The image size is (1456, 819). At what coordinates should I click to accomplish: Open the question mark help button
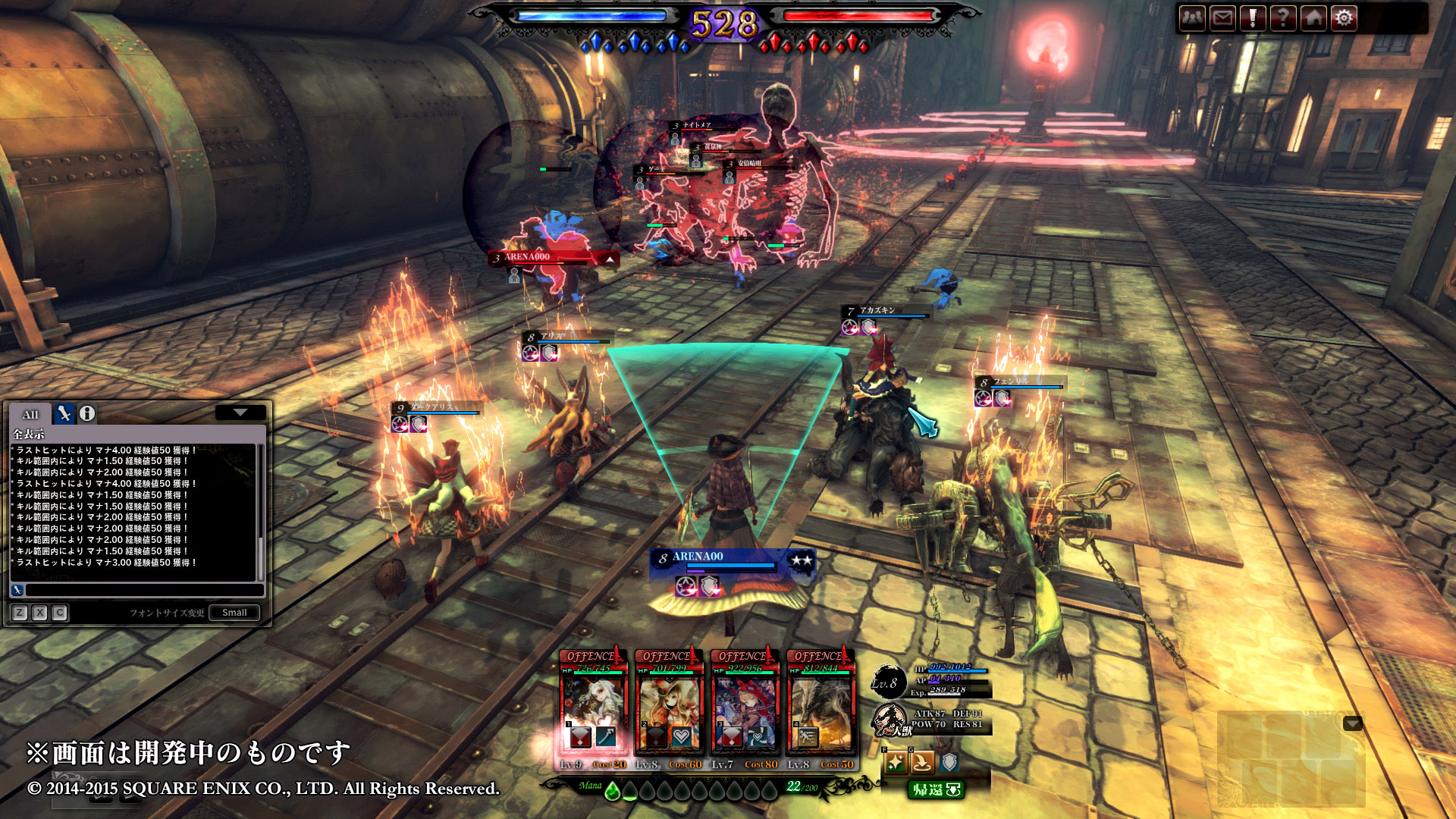click(1283, 18)
